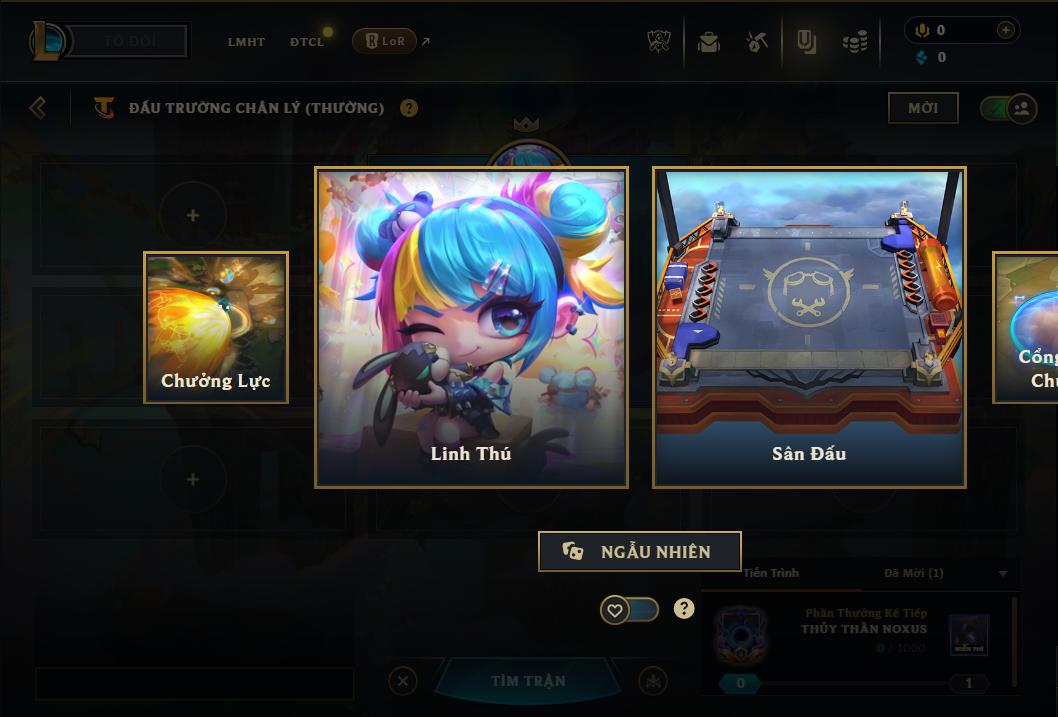
Task: Add currency with the plus button
Action: click(x=1005, y=30)
